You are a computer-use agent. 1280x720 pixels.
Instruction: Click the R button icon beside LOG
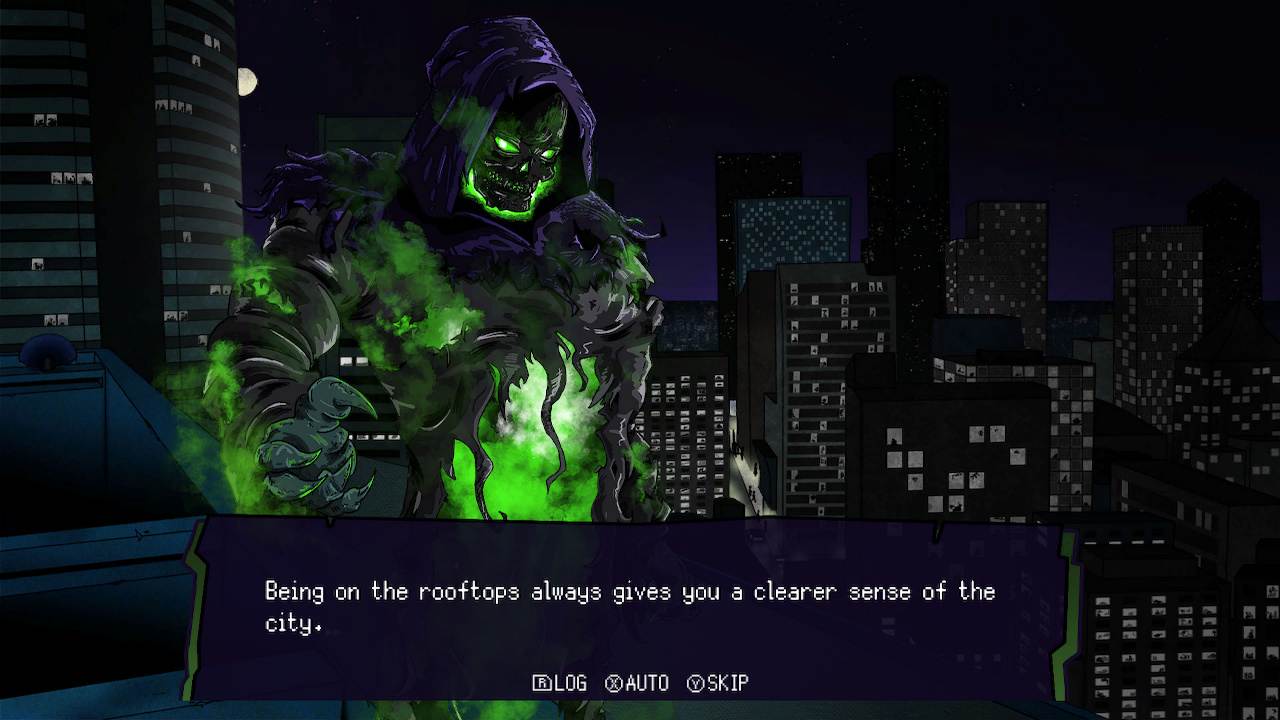pyautogui.click(x=540, y=684)
